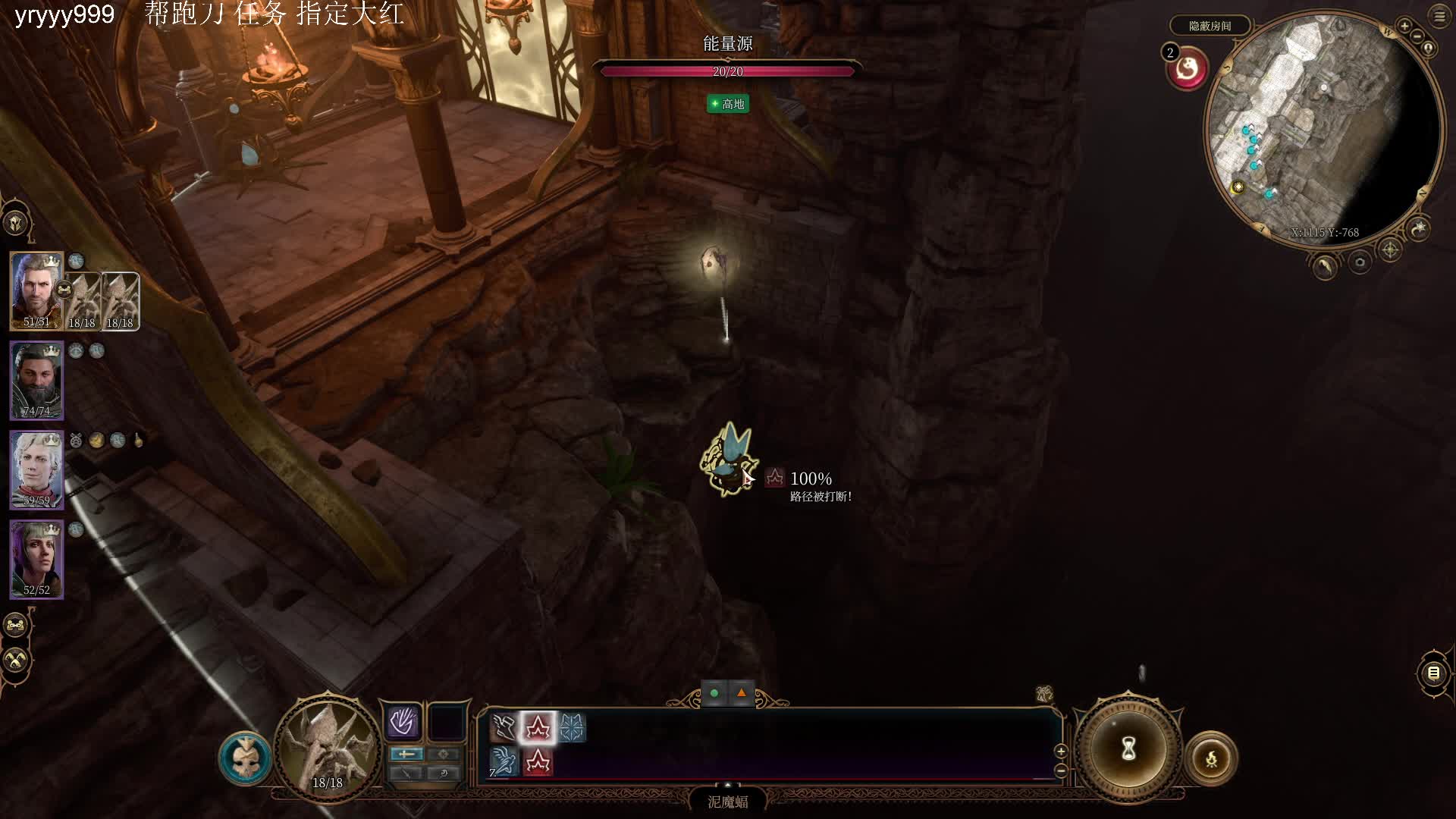Select the purple-haired 52/52 companion portrait
The height and width of the screenshot is (819, 1456).
click(x=36, y=559)
